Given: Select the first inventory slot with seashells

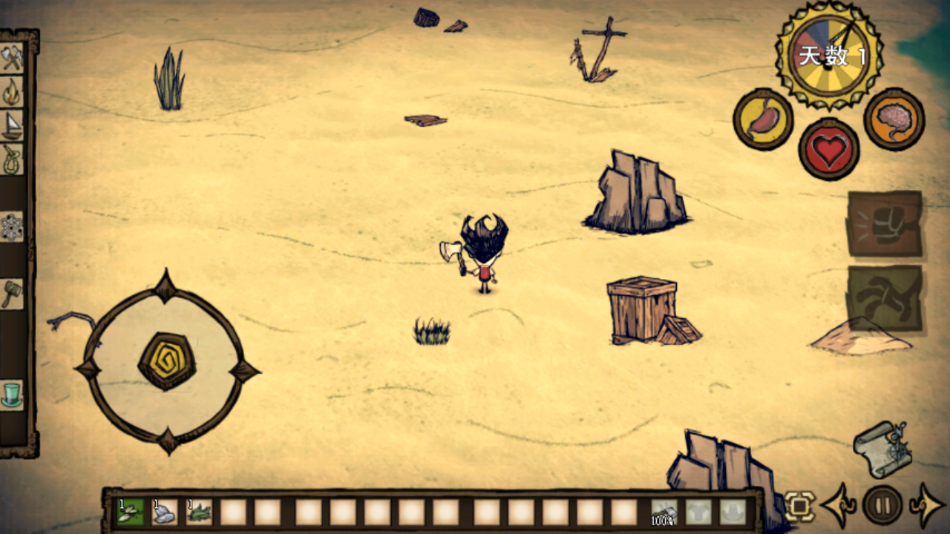Looking at the screenshot, I should coord(129,512).
